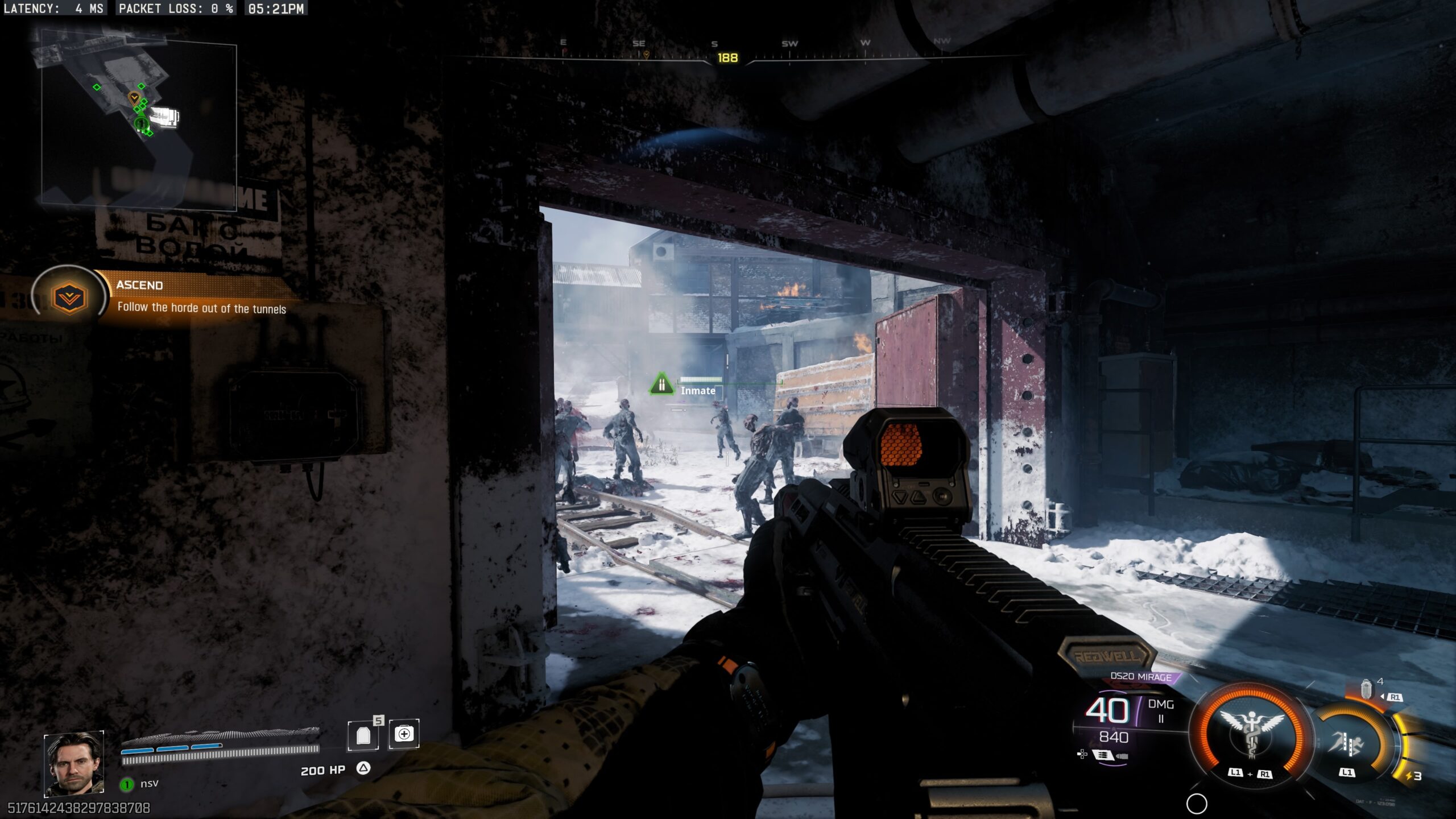Click the nsv player portrait
This screenshot has width=1456, height=819.
(74, 763)
